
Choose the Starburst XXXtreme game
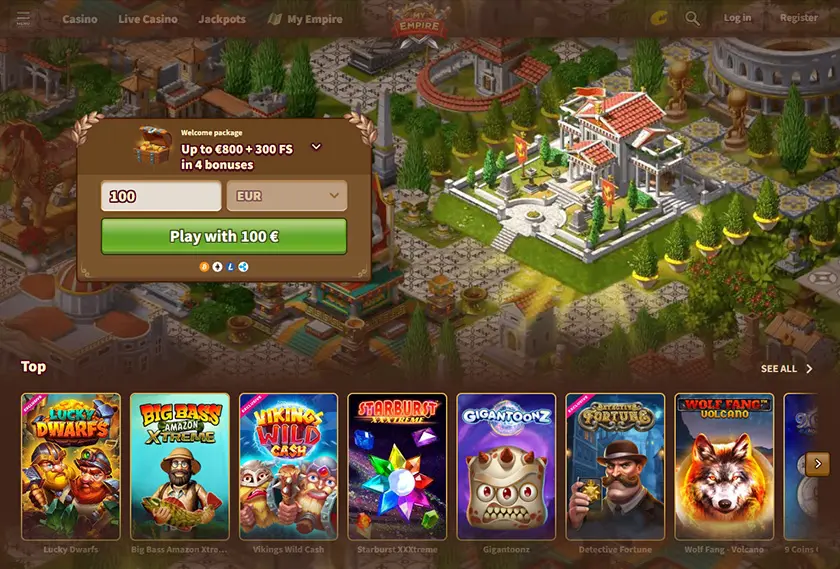pos(398,466)
